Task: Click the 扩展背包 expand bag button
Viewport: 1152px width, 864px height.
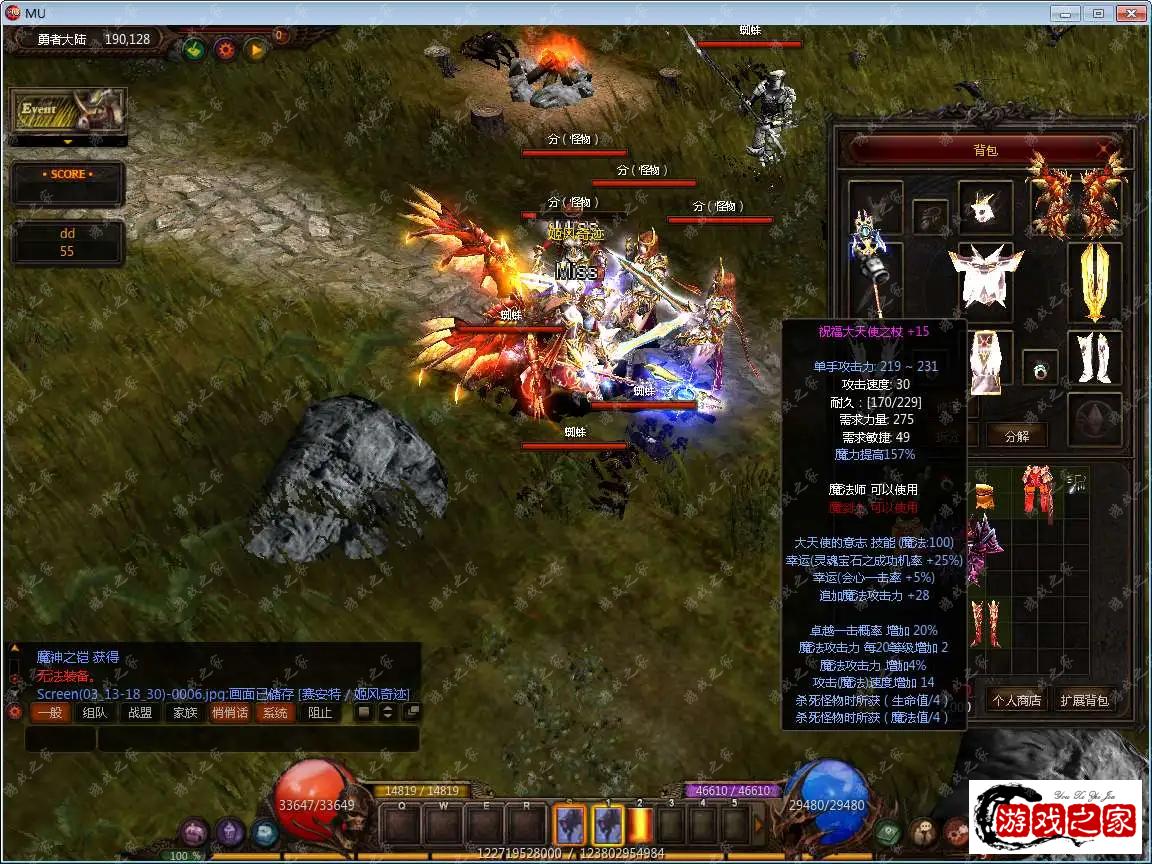Action: click(x=1084, y=700)
